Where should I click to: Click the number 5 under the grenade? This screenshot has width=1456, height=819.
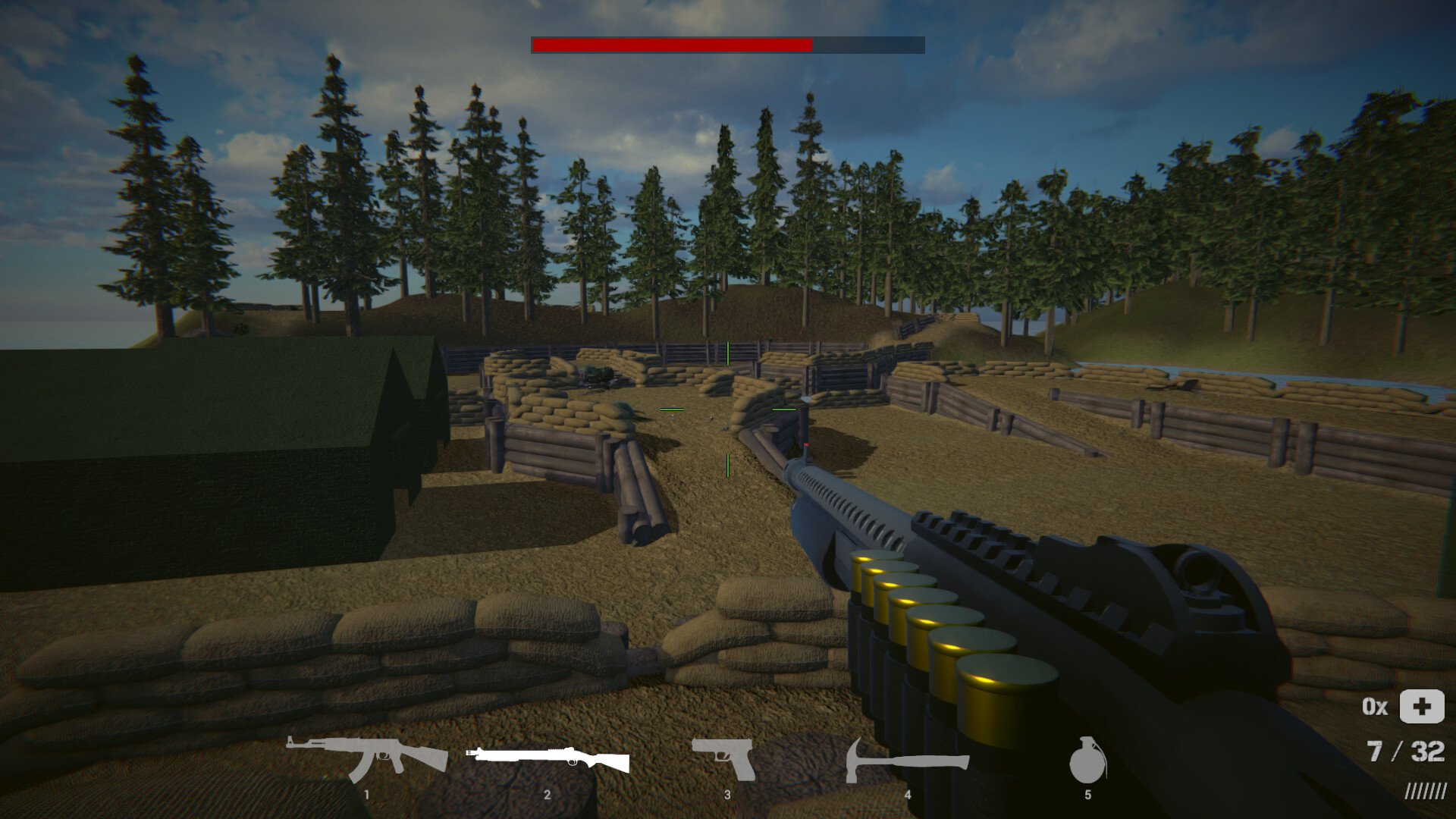[1089, 795]
